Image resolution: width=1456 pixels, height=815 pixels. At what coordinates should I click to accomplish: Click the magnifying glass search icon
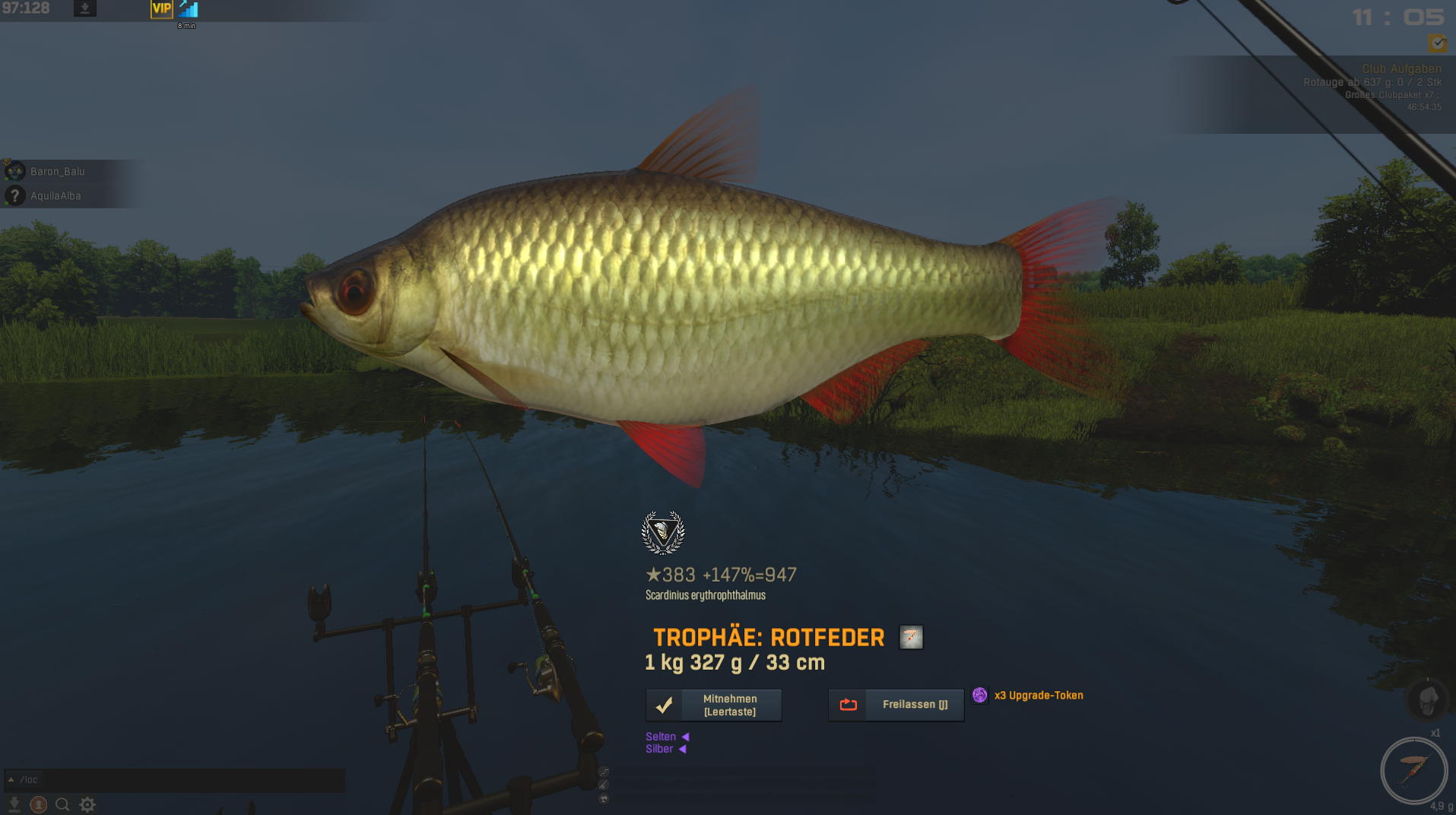[x=62, y=804]
